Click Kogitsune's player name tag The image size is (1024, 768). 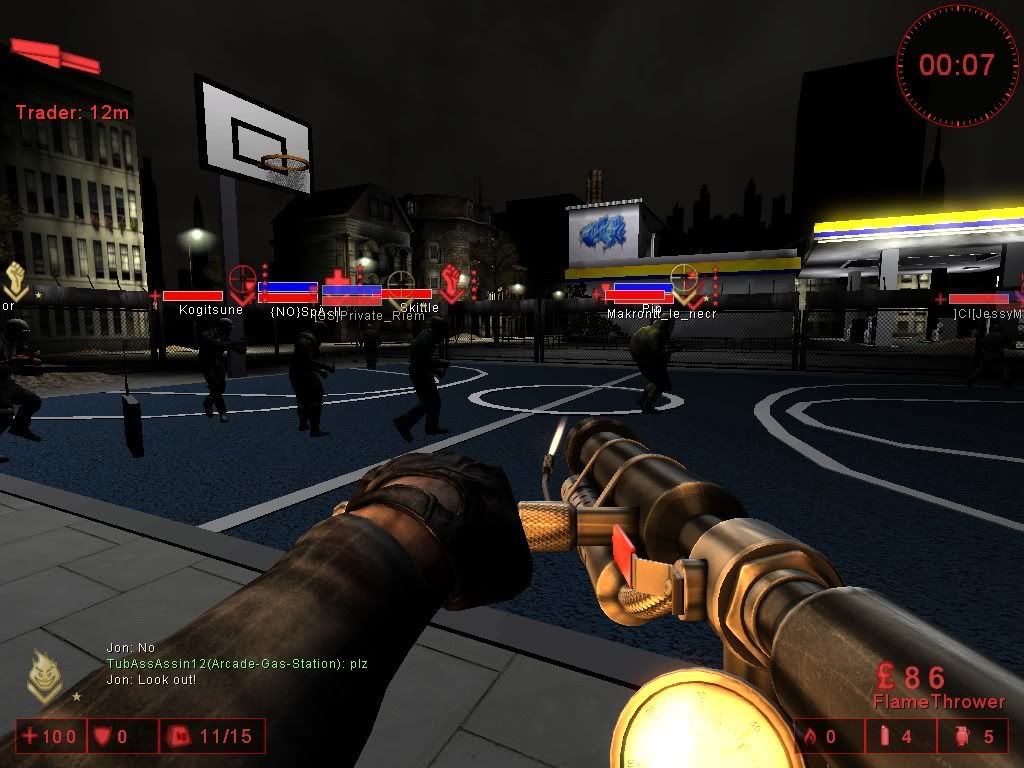pos(210,310)
